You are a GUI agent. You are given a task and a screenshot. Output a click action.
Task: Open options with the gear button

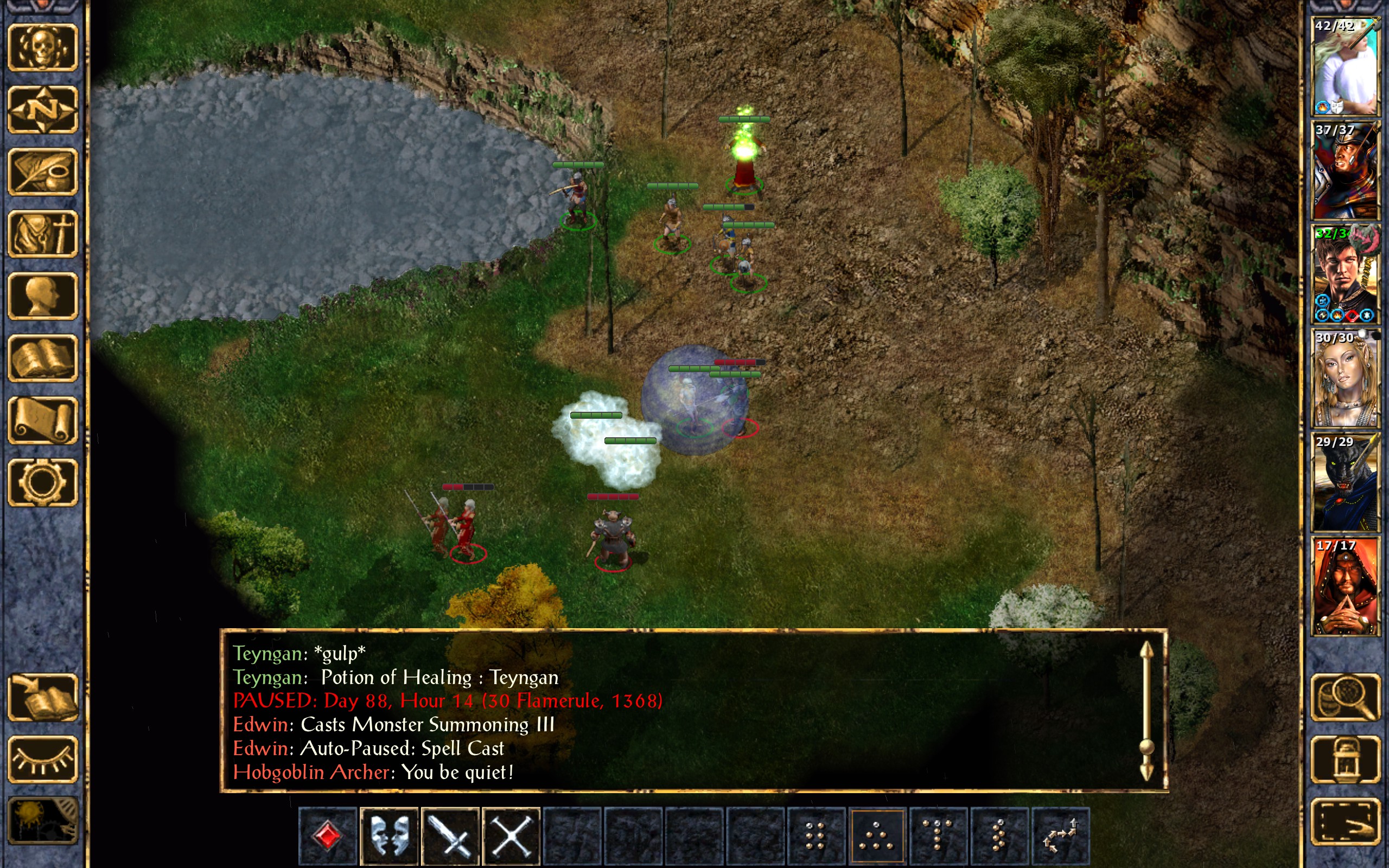click(42, 482)
